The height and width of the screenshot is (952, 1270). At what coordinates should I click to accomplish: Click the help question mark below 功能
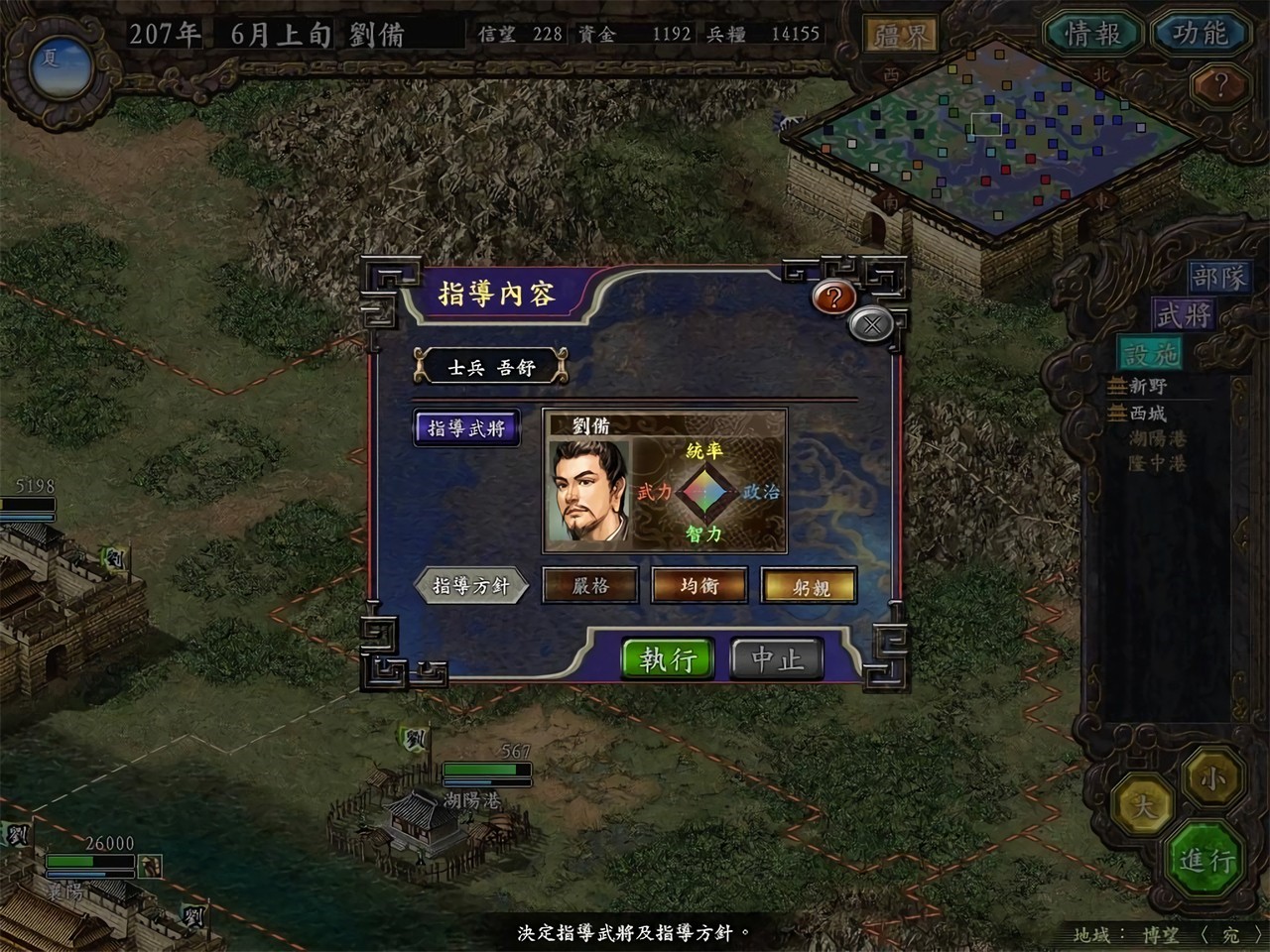coord(1222,82)
